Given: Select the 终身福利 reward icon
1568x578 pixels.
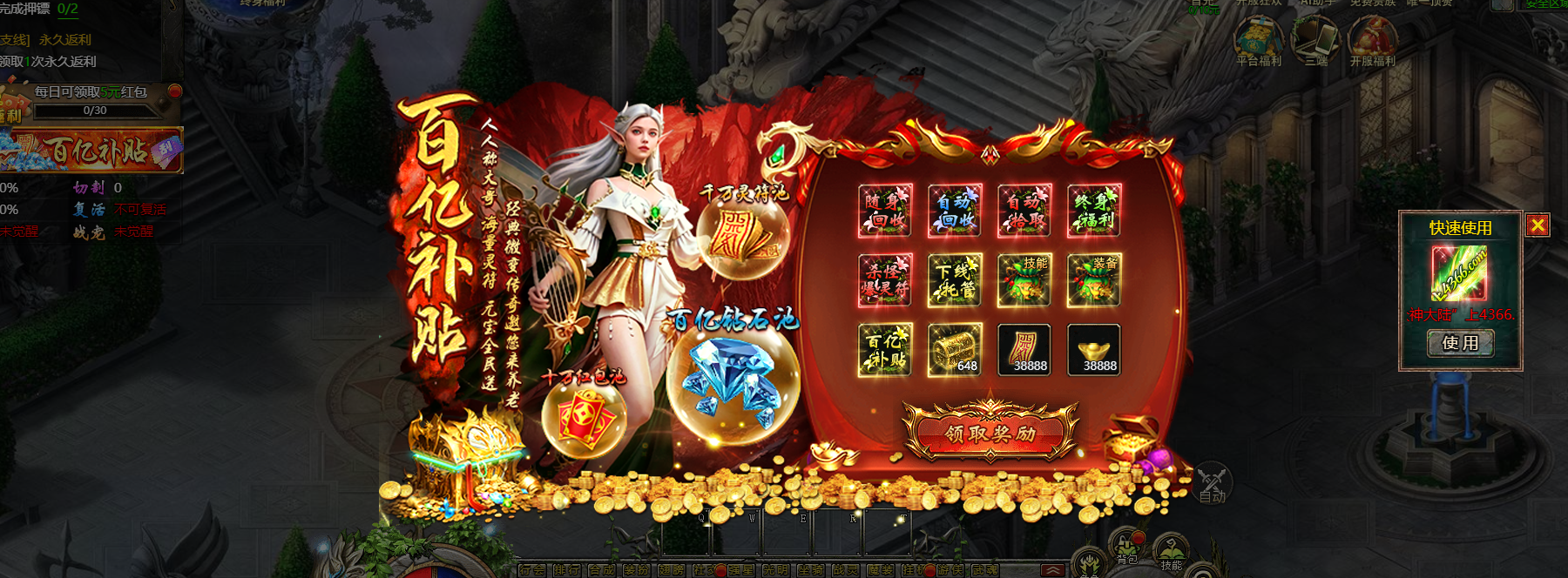Looking at the screenshot, I should pos(1094,211).
